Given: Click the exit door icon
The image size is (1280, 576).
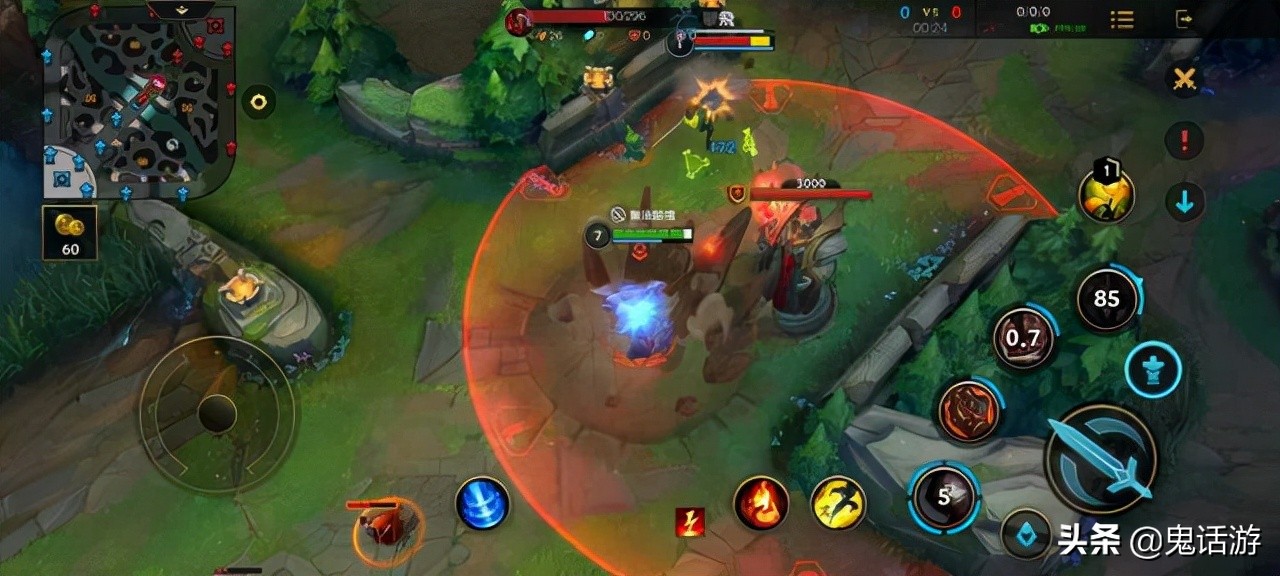Looking at the screenshot, I should click(1185, 19).
